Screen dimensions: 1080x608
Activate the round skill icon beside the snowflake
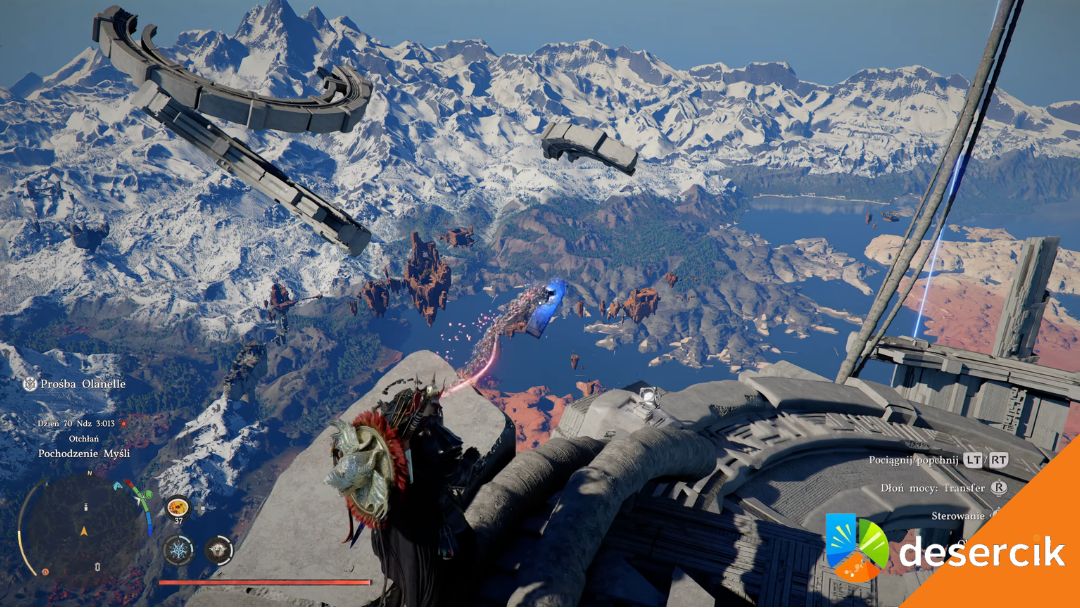tap(218, 549)
